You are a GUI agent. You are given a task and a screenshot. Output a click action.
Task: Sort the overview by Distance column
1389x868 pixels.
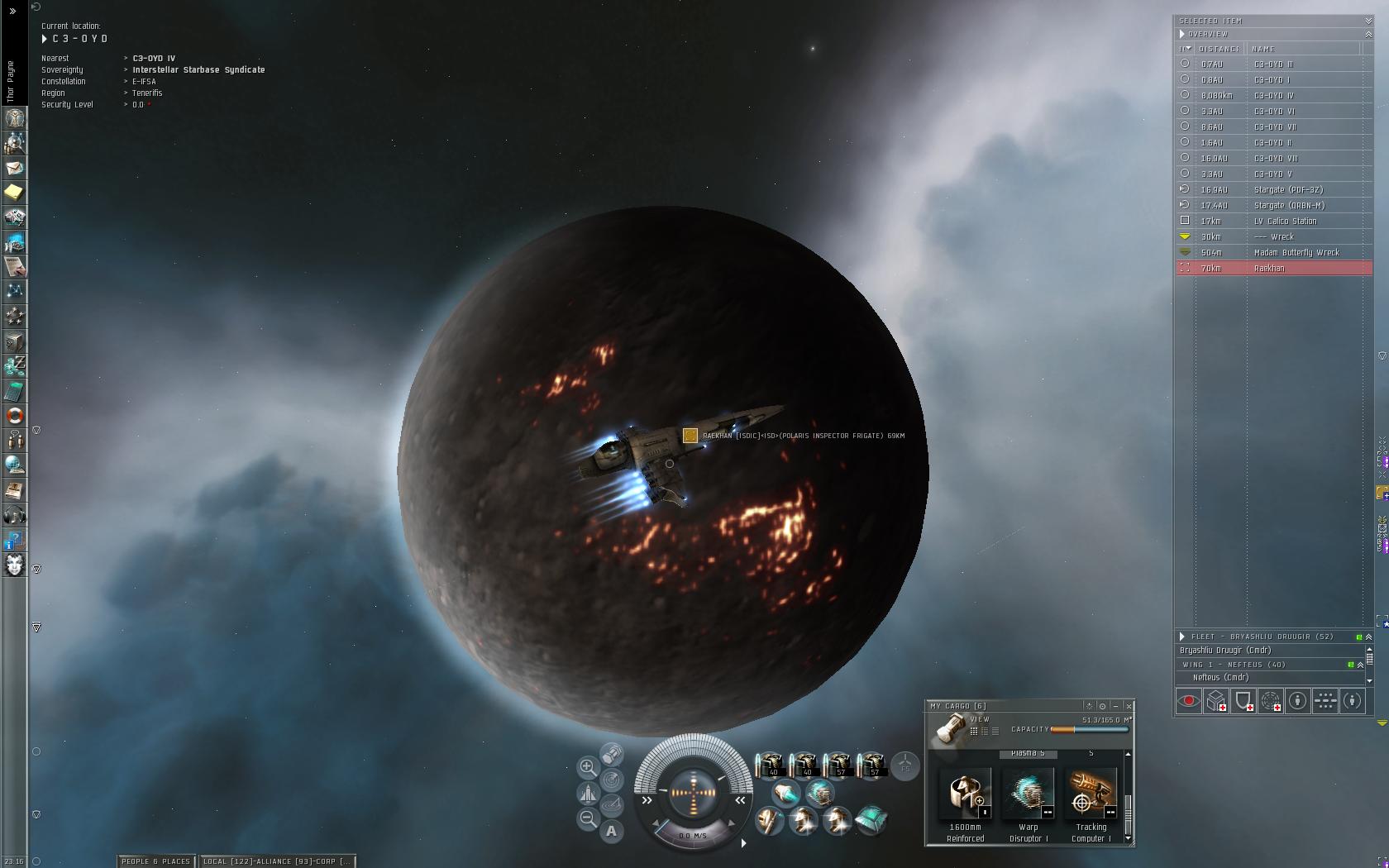(1220, 49)
